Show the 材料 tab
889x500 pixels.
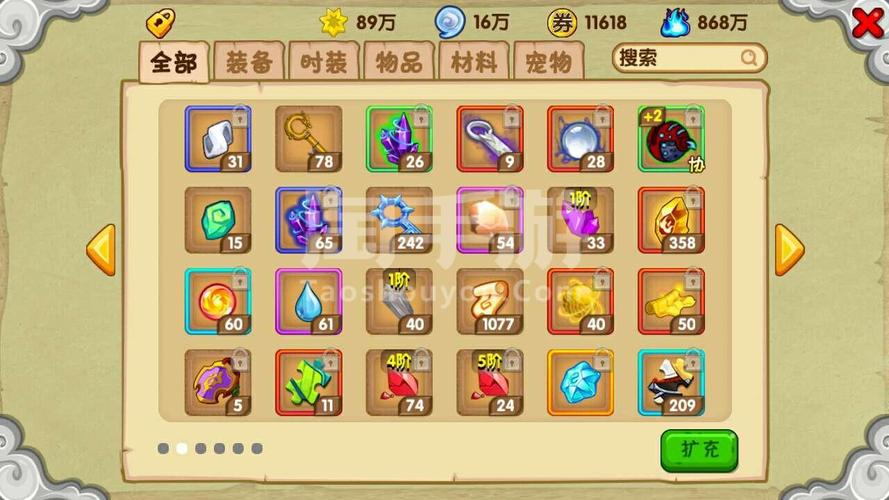coord(474,62)
